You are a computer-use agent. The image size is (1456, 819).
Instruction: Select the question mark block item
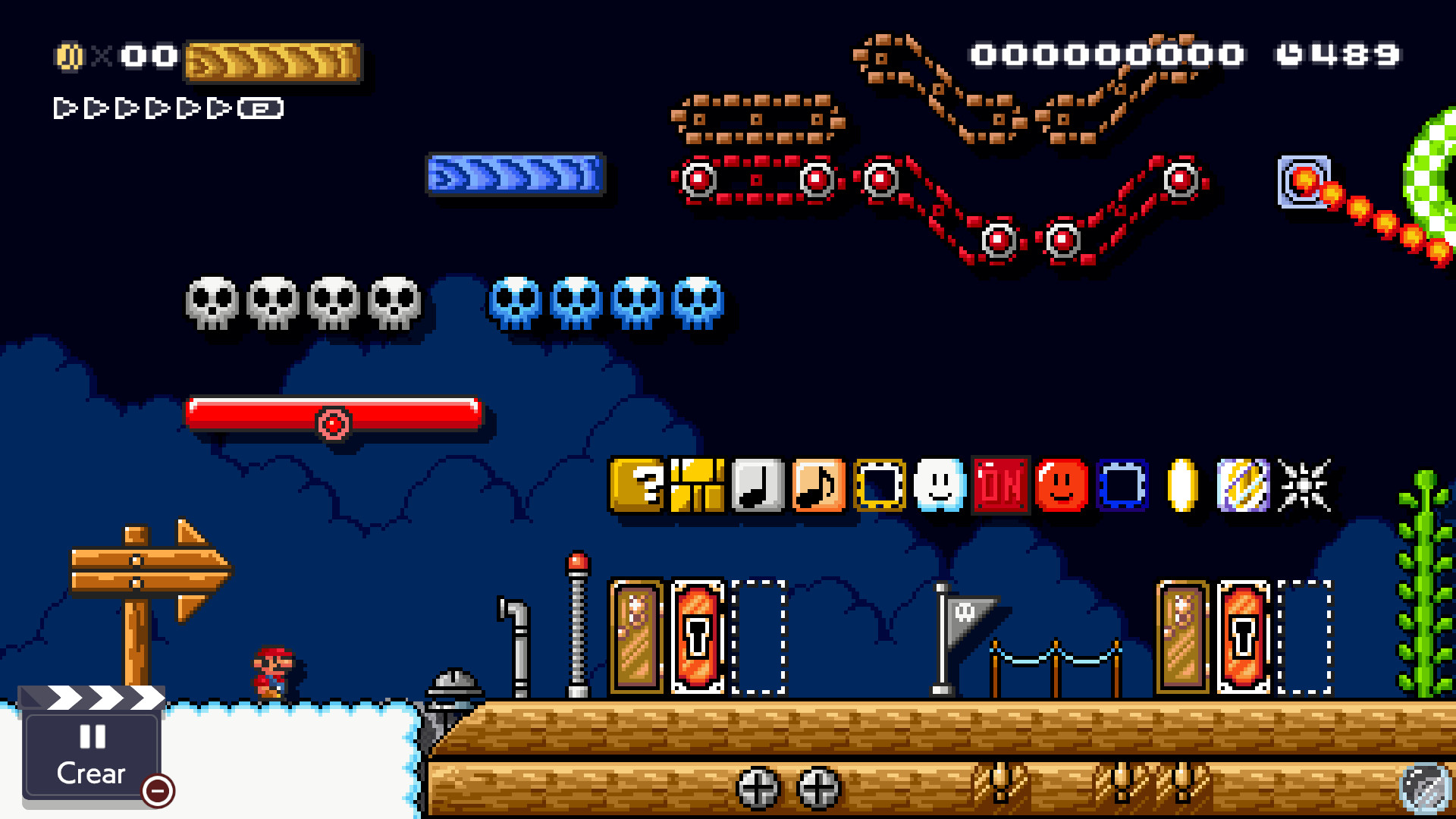point(637,485)
